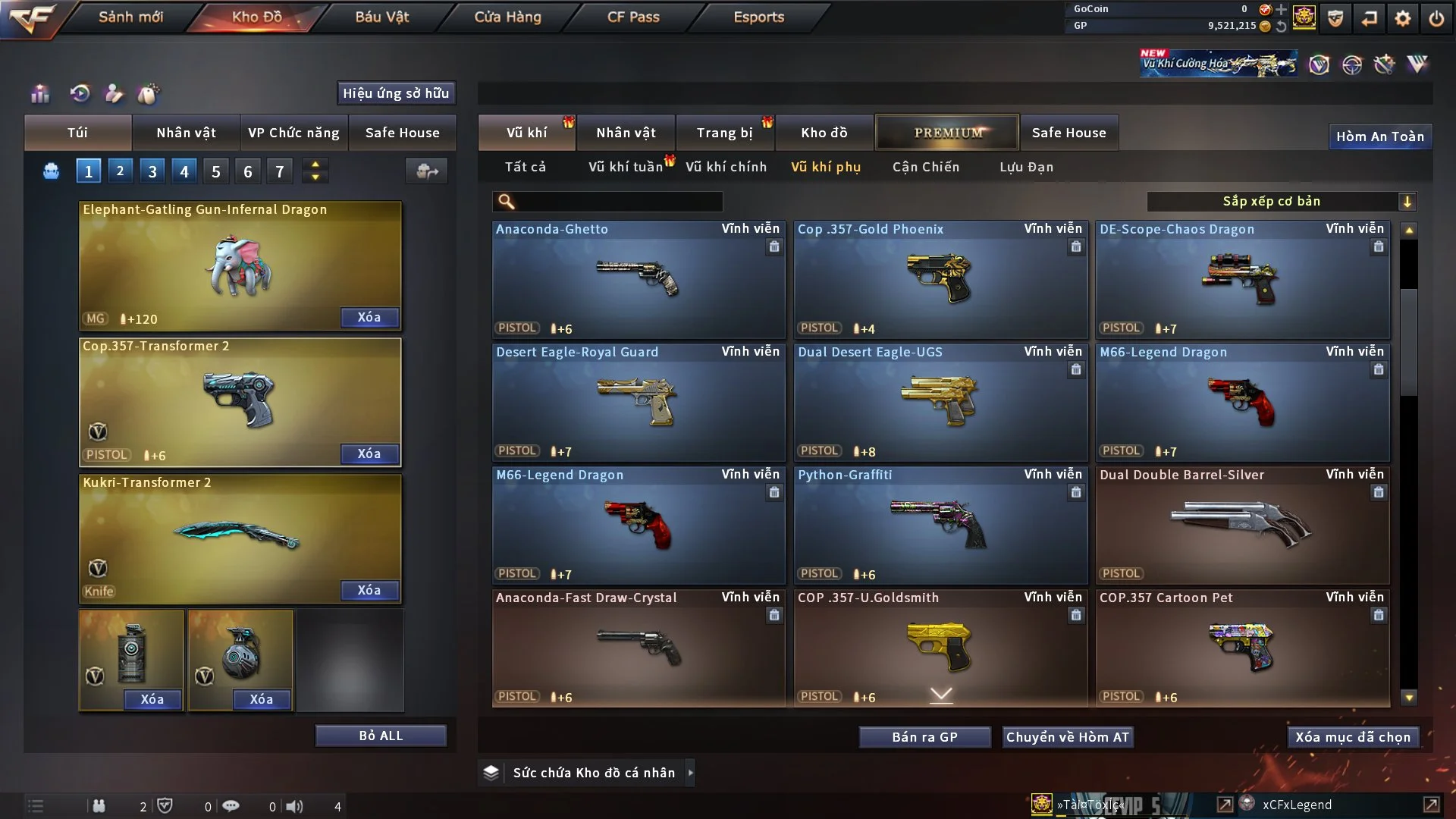Open the CF Pass page

click(x=633, y=17)
